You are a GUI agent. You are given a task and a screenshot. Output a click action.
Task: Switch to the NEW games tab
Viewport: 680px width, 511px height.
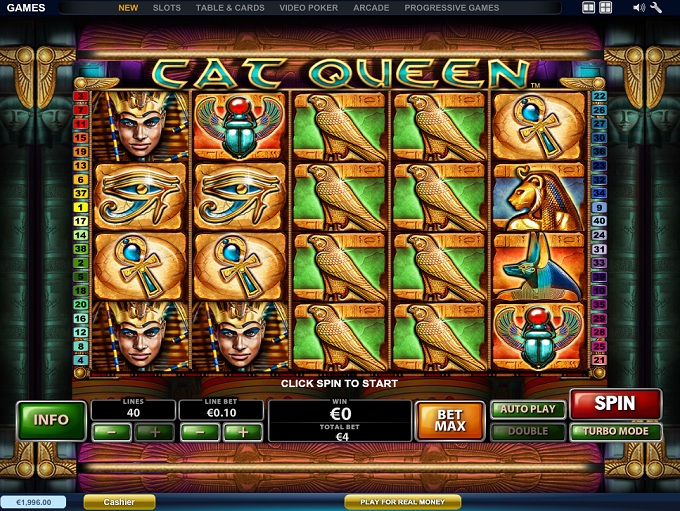point(128,8)
